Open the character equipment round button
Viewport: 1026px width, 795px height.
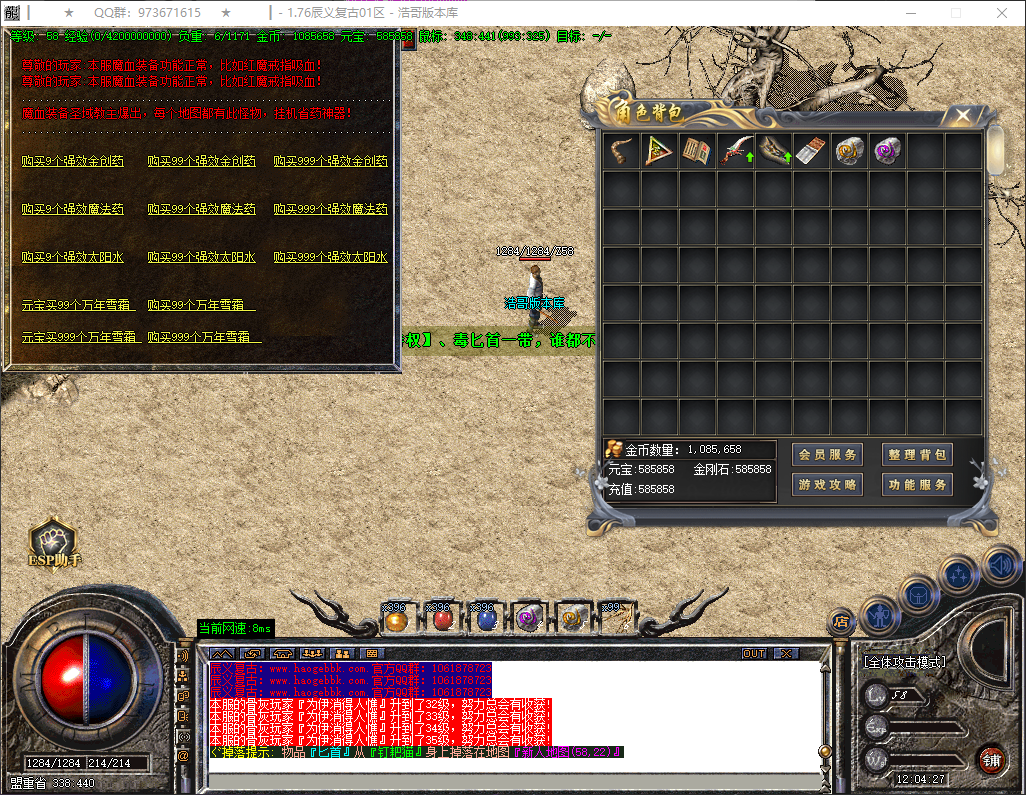pyautogui.click(x=880, y=615)
